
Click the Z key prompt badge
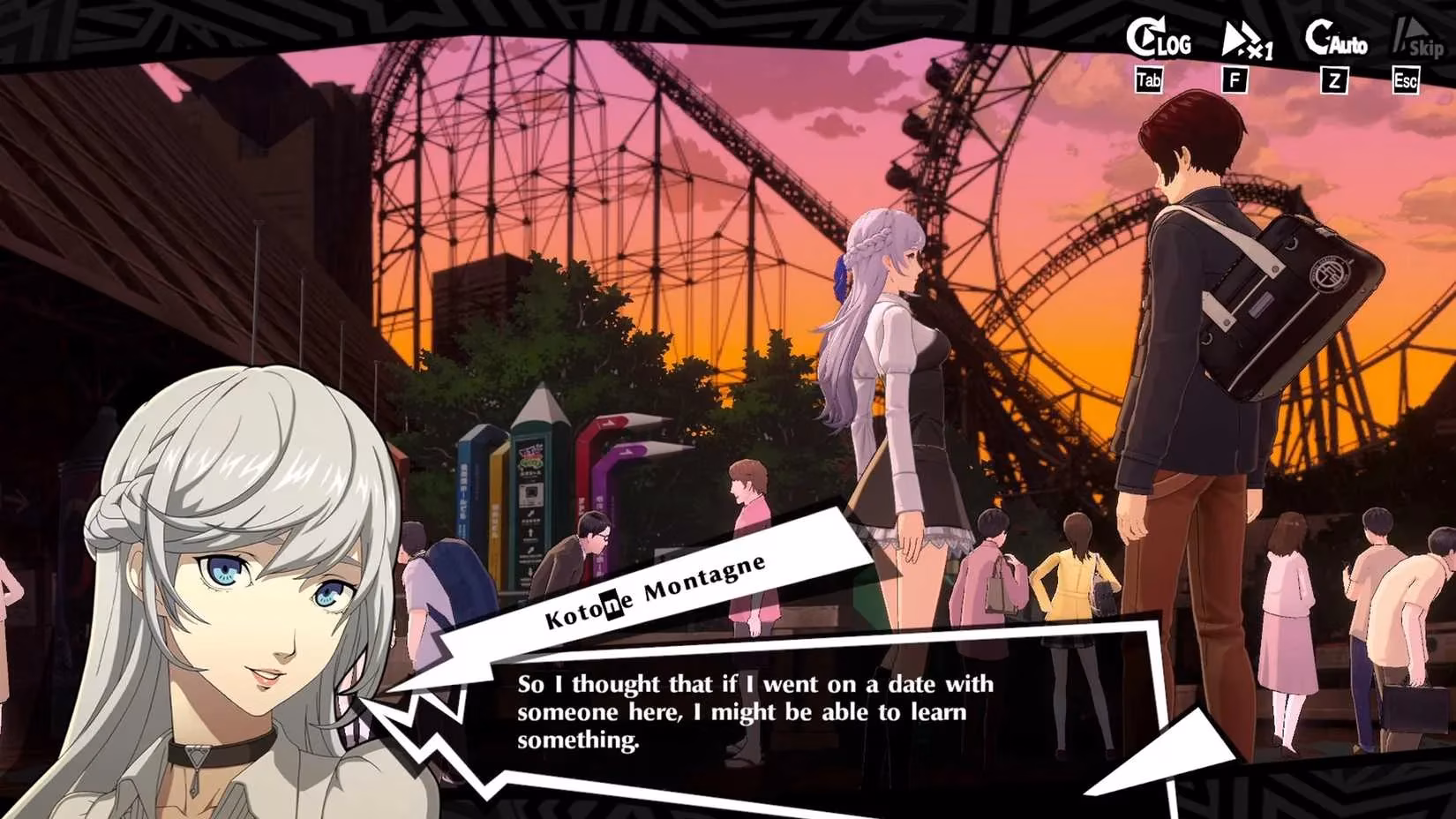coord(1332,81)
